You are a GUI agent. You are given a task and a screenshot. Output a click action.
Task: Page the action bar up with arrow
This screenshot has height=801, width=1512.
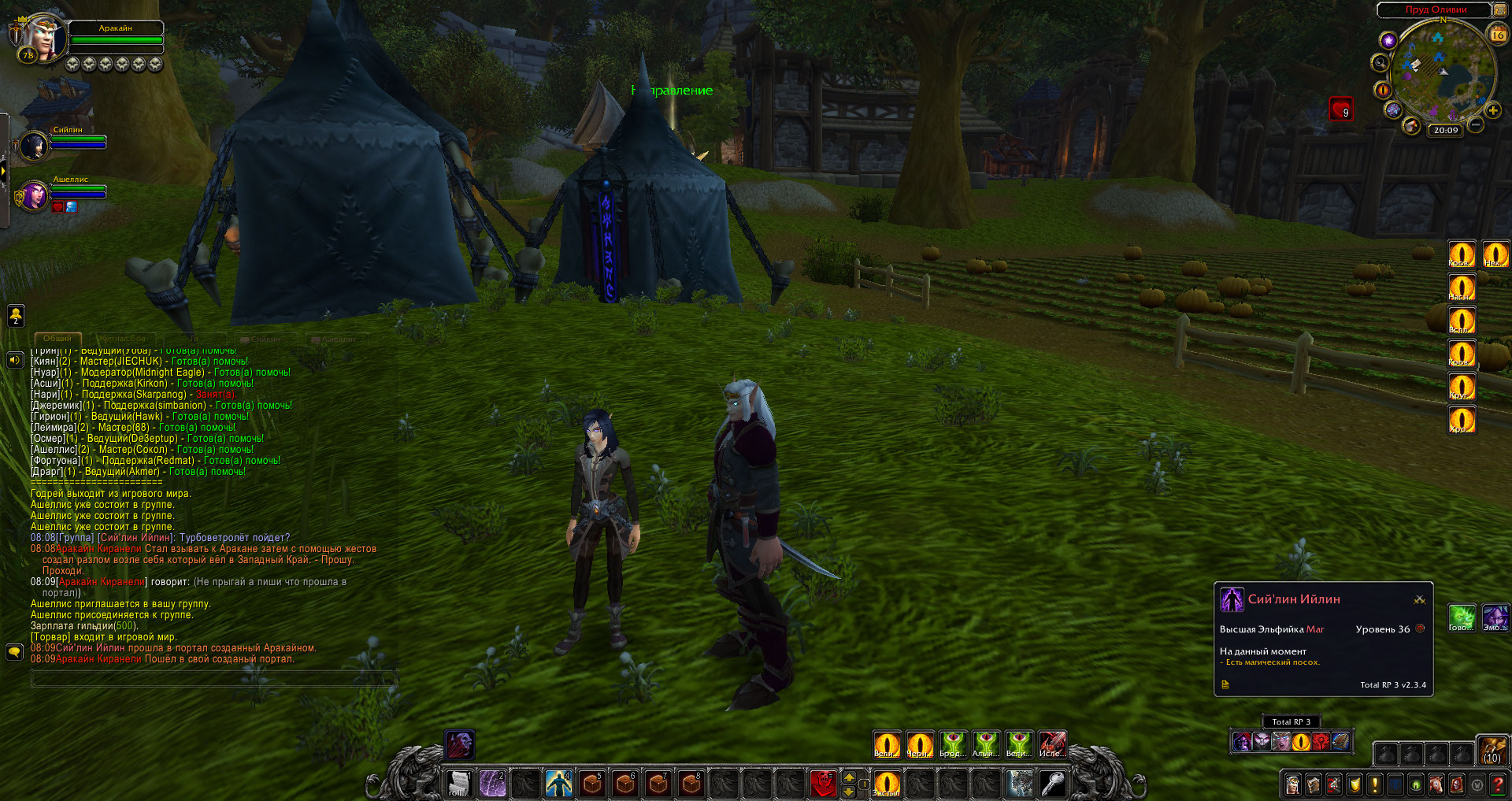(849, 777)
